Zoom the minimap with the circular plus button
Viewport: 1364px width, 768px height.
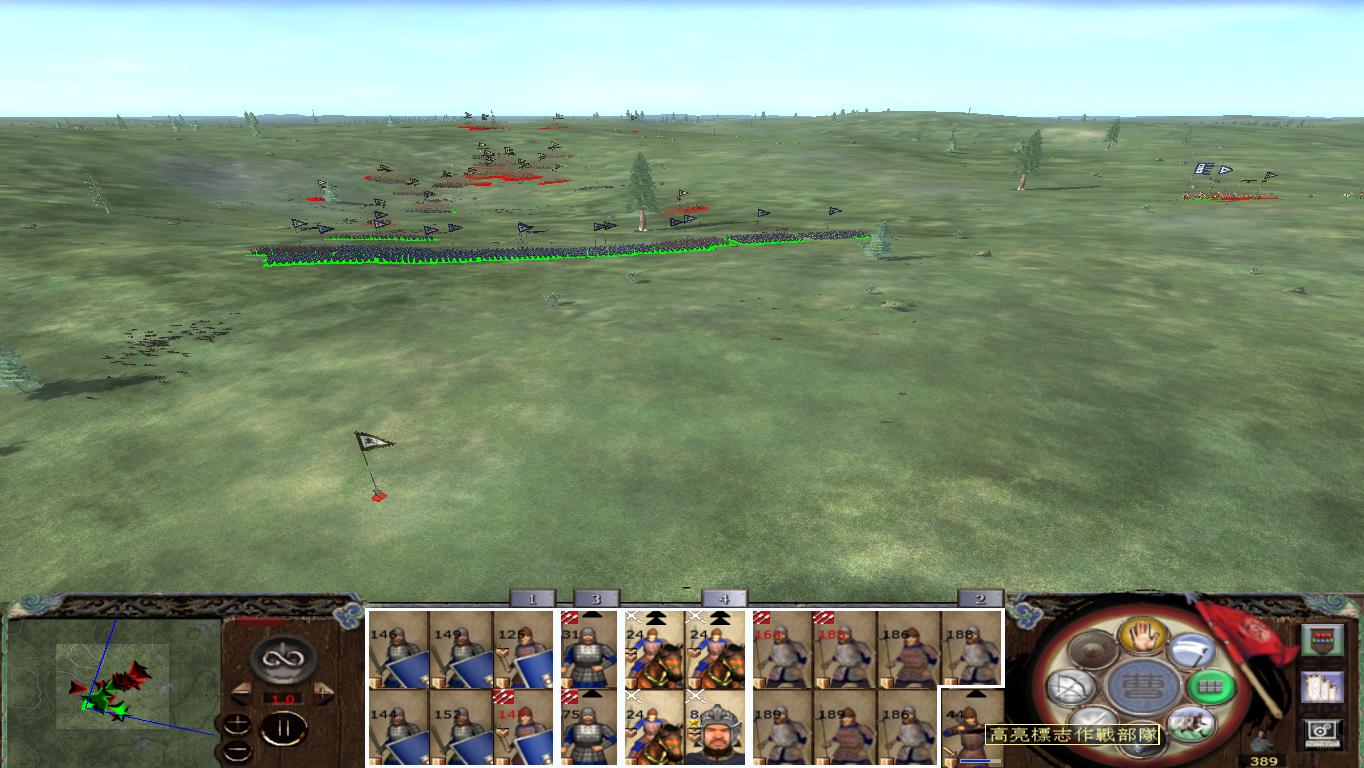[237, 724]
